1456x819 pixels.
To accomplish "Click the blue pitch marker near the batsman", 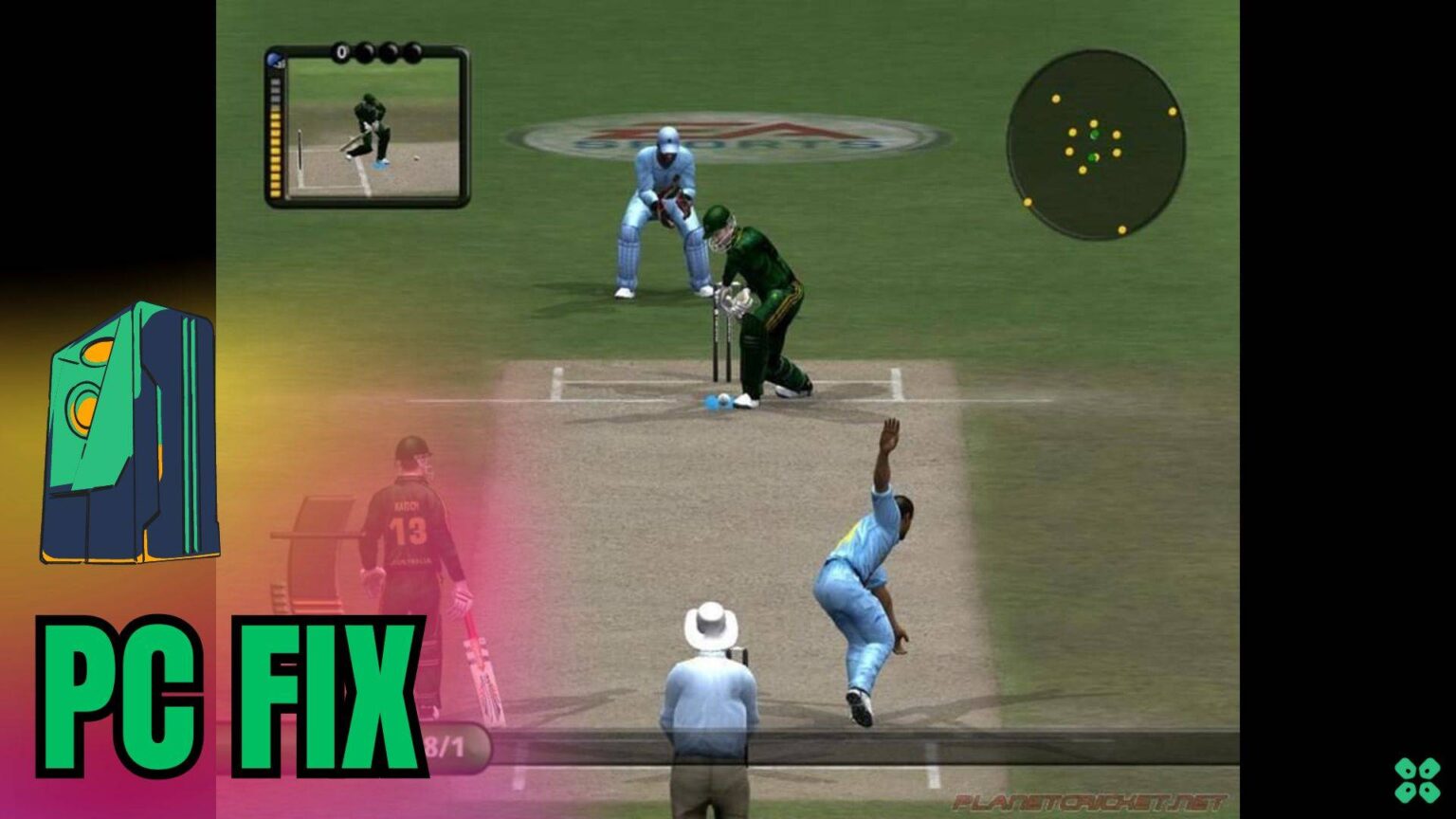I will coord(718,402).
